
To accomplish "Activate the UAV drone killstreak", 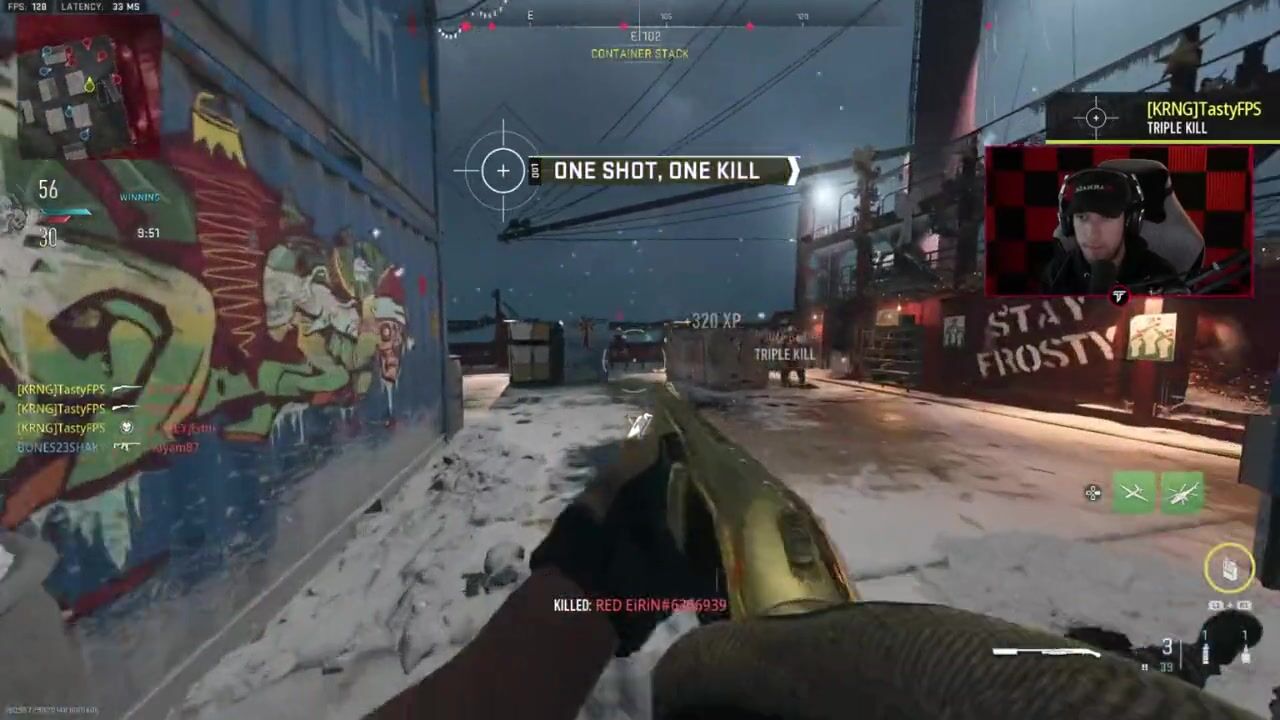I will click(1134, 493).
